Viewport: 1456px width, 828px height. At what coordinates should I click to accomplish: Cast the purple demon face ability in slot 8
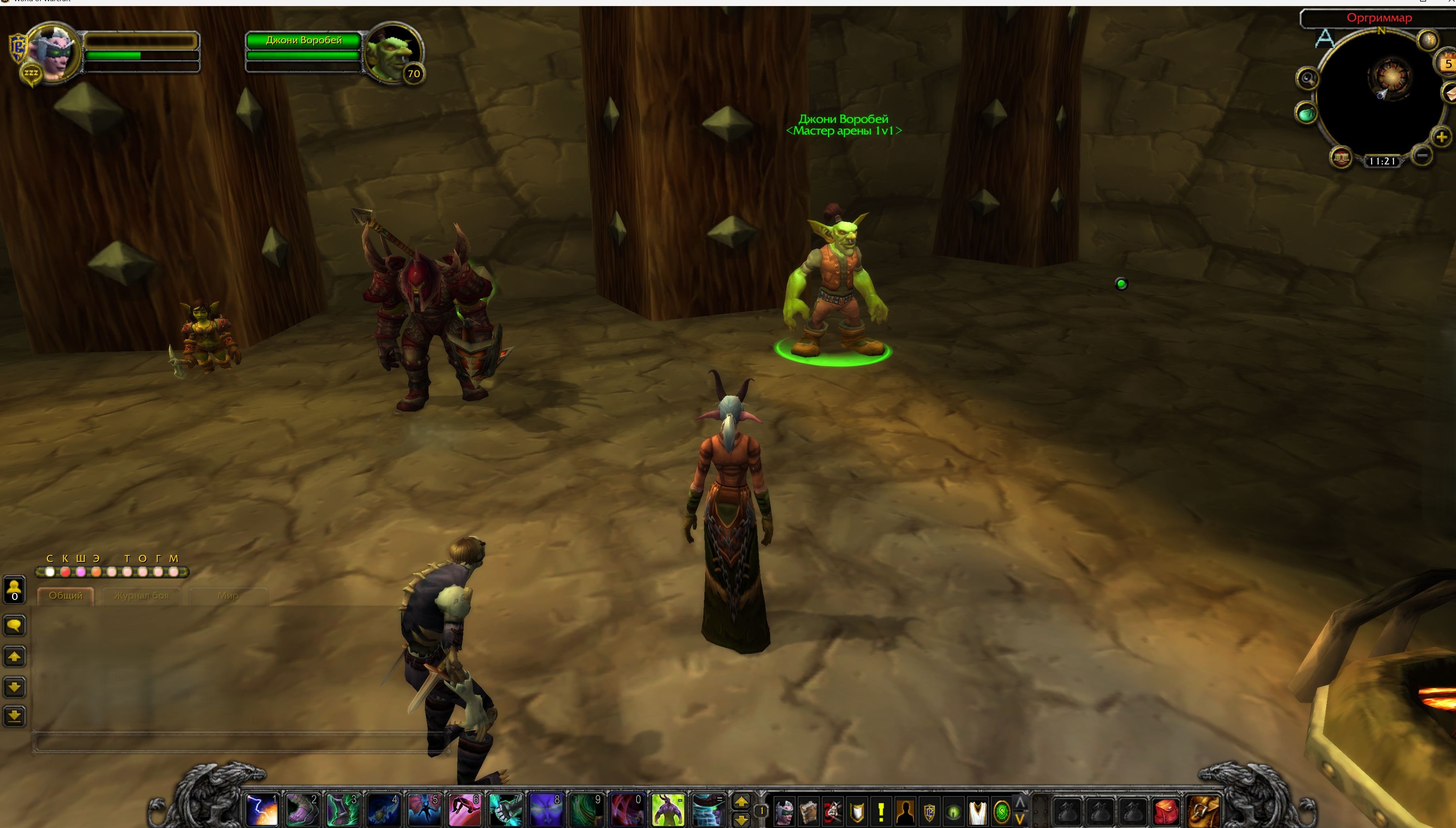coord(546,809)
